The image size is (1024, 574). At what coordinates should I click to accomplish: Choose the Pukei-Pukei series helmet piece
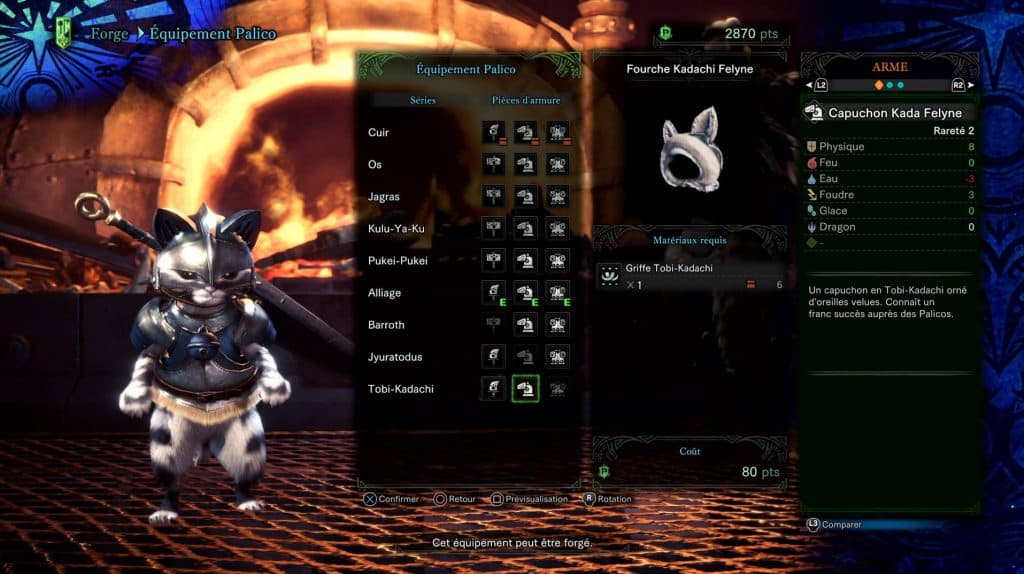tap(526, 261)
